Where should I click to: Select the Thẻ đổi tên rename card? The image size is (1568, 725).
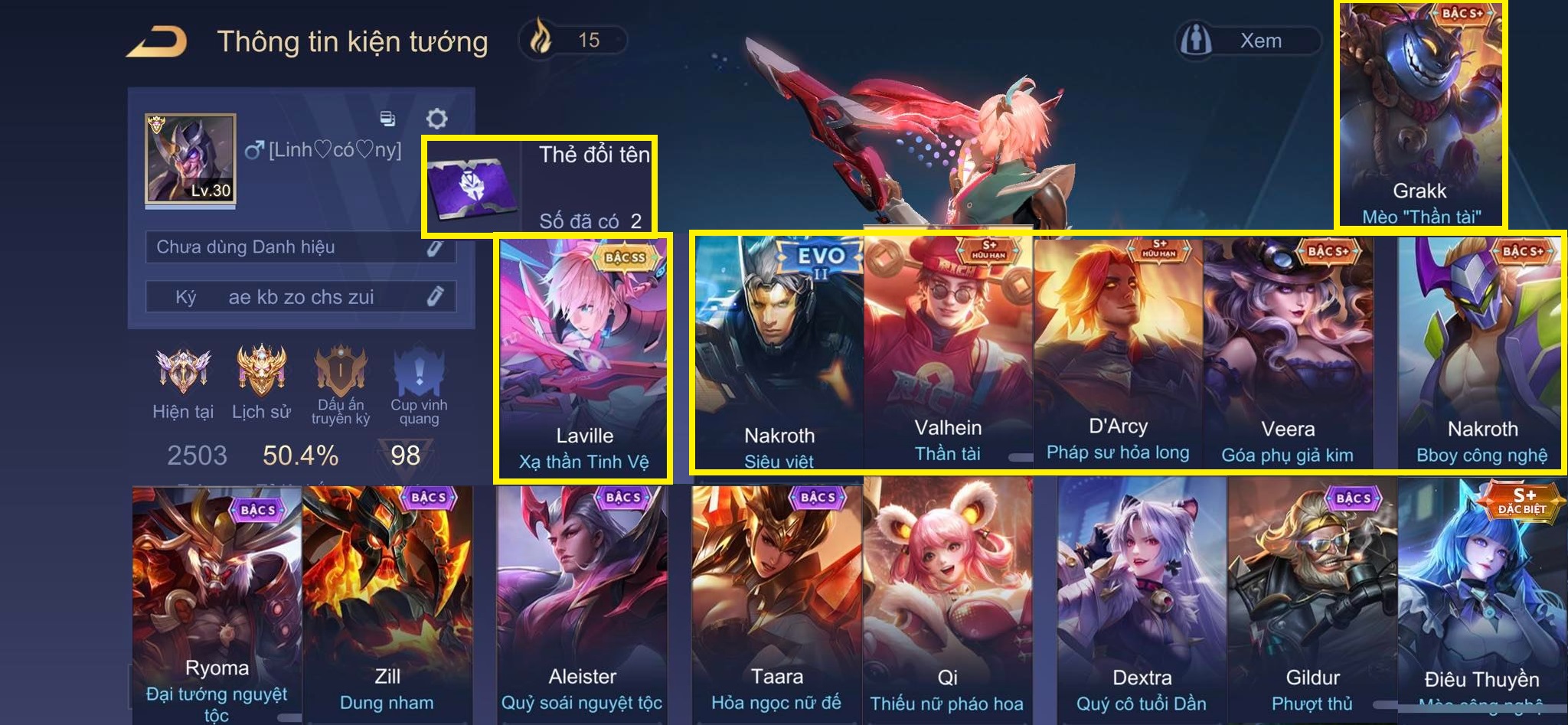540,186
